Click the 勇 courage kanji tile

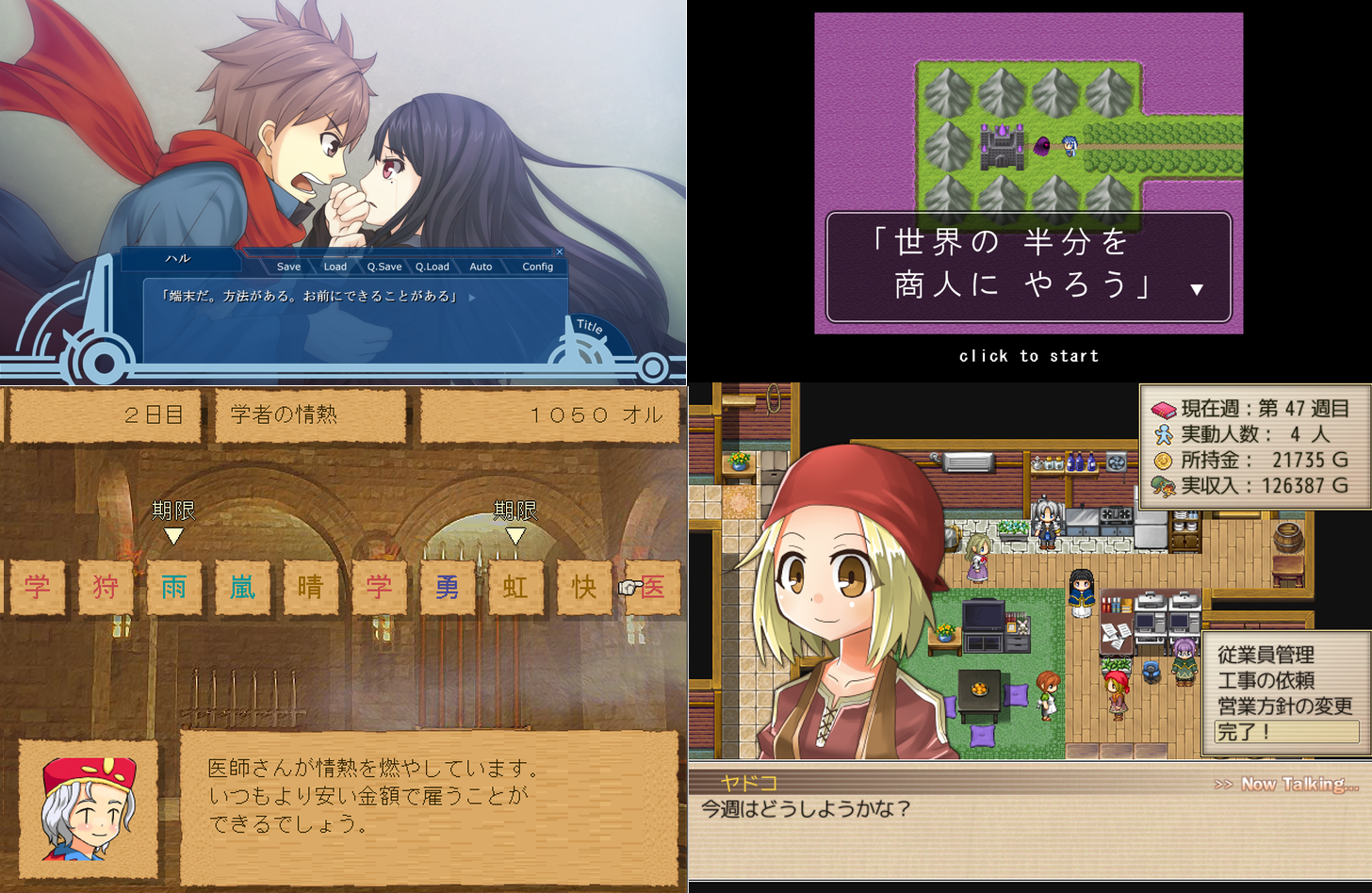(448, 586)
